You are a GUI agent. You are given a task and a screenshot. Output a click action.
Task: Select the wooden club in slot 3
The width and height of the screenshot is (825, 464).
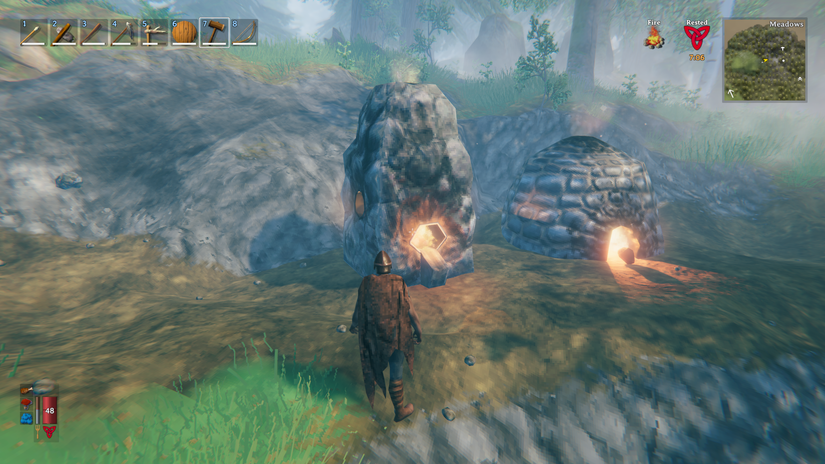tap(94, 33)
